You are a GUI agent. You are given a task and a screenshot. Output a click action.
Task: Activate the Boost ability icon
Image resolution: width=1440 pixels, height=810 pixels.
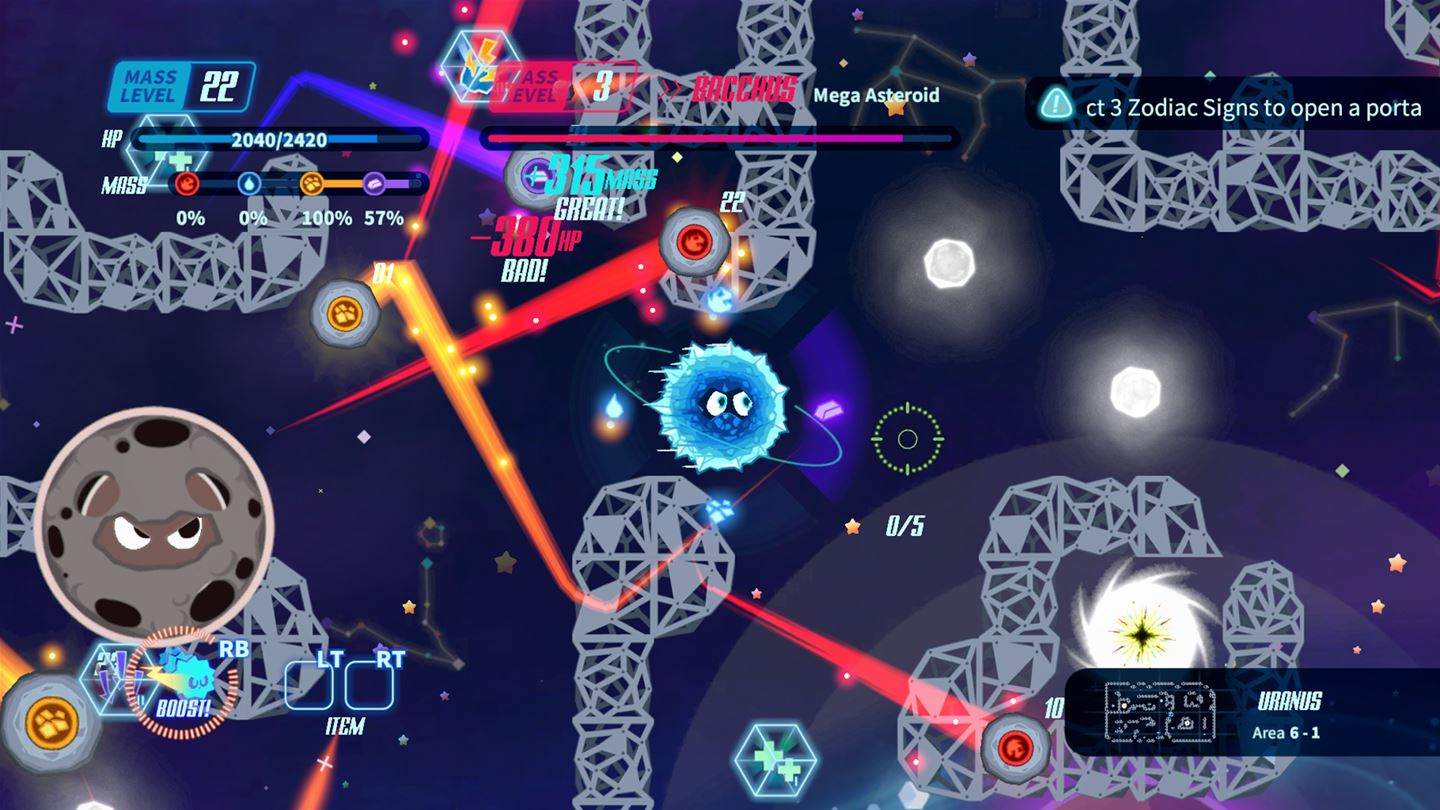point(183,679)
